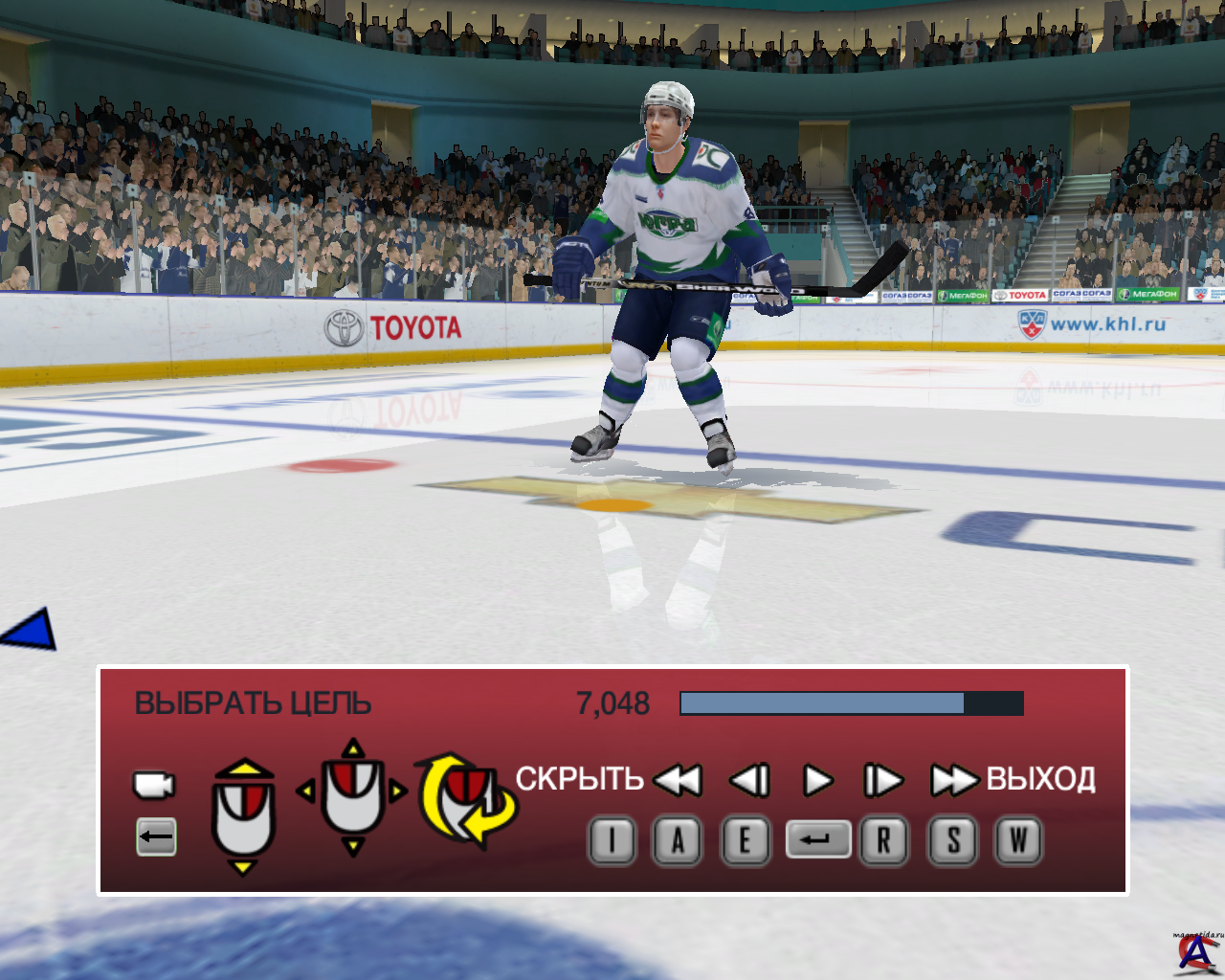This screenshot has width=1225, height=980.
Task: Hide the panel via СКРЫТЬ
Action: tap(579, 779)
